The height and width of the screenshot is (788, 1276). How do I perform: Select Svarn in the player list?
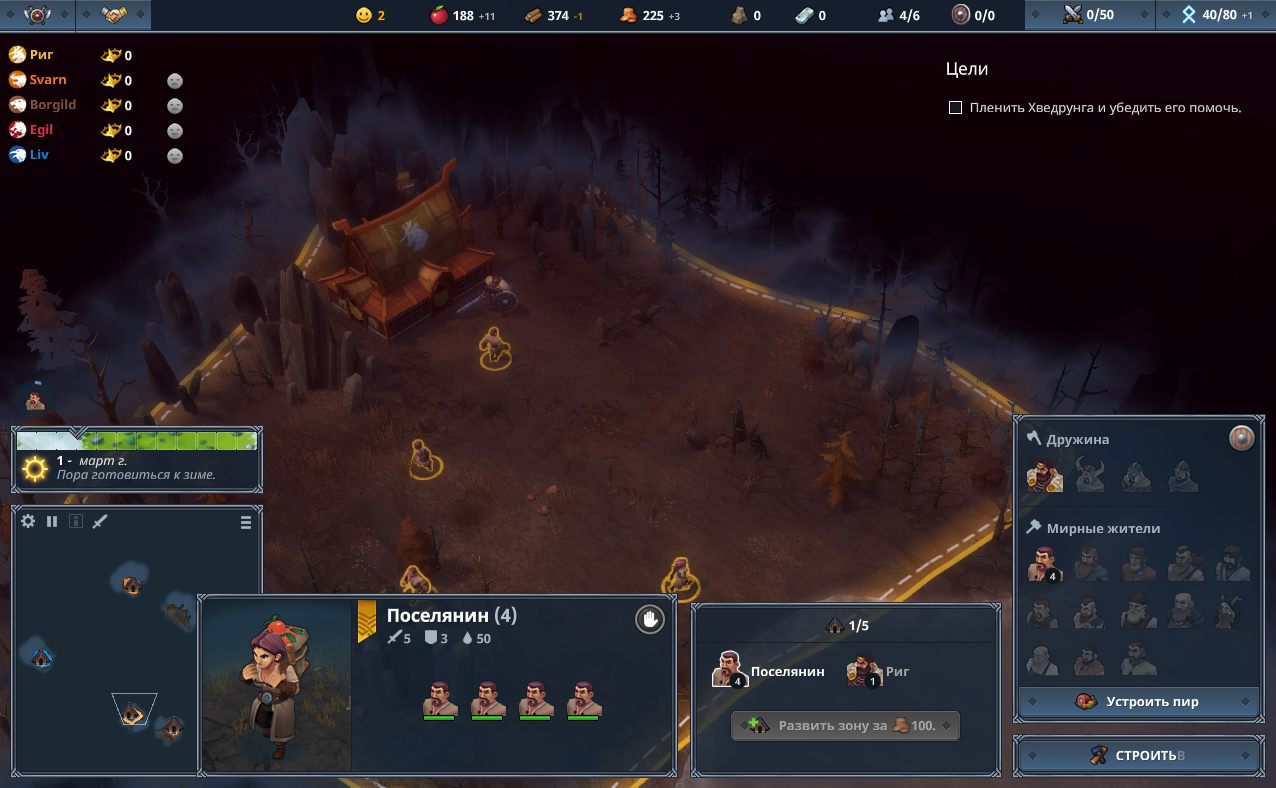pos(47,80)
